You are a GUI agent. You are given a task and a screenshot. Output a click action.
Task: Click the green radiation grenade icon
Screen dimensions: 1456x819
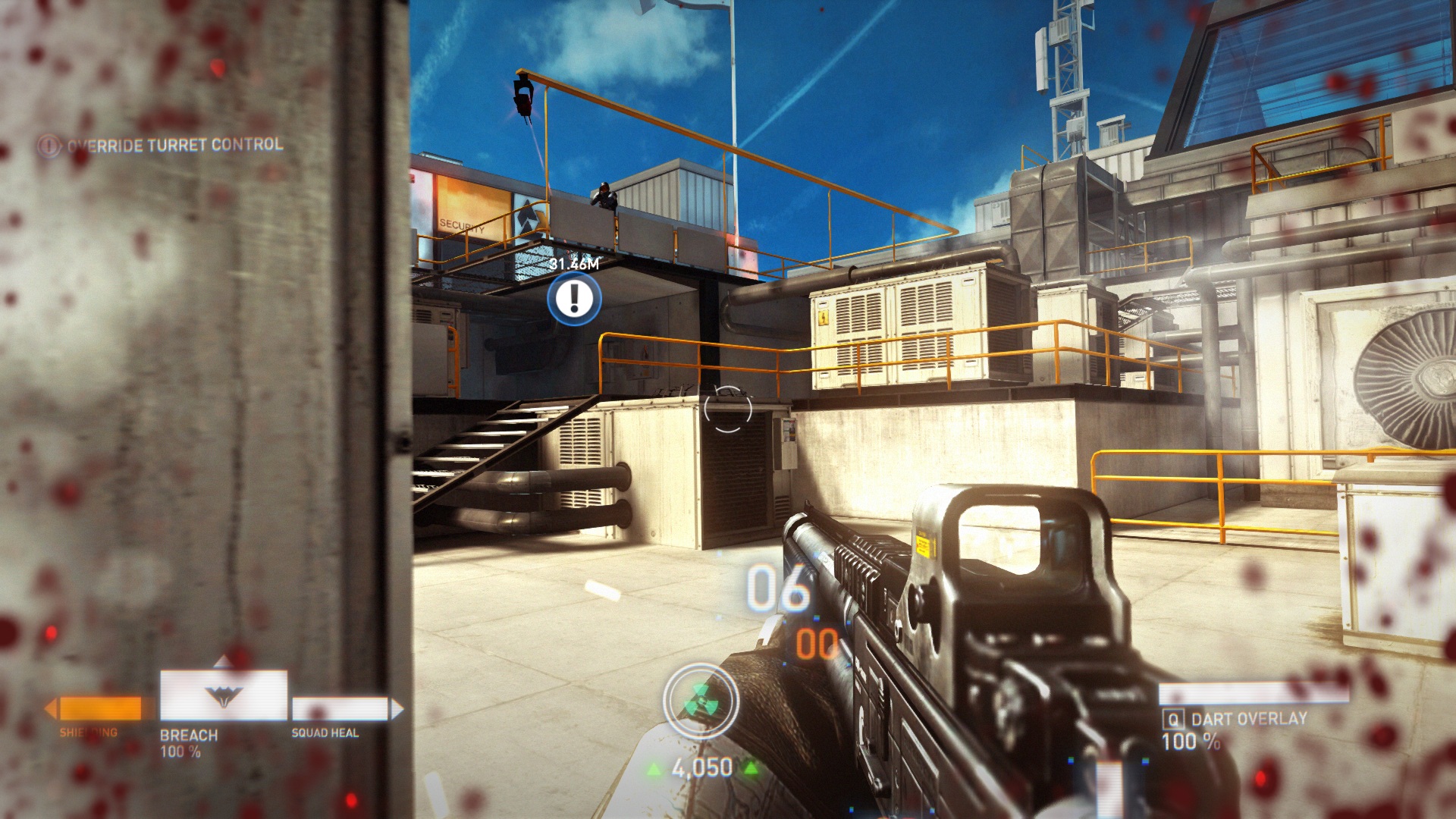(x=701, y=702)
